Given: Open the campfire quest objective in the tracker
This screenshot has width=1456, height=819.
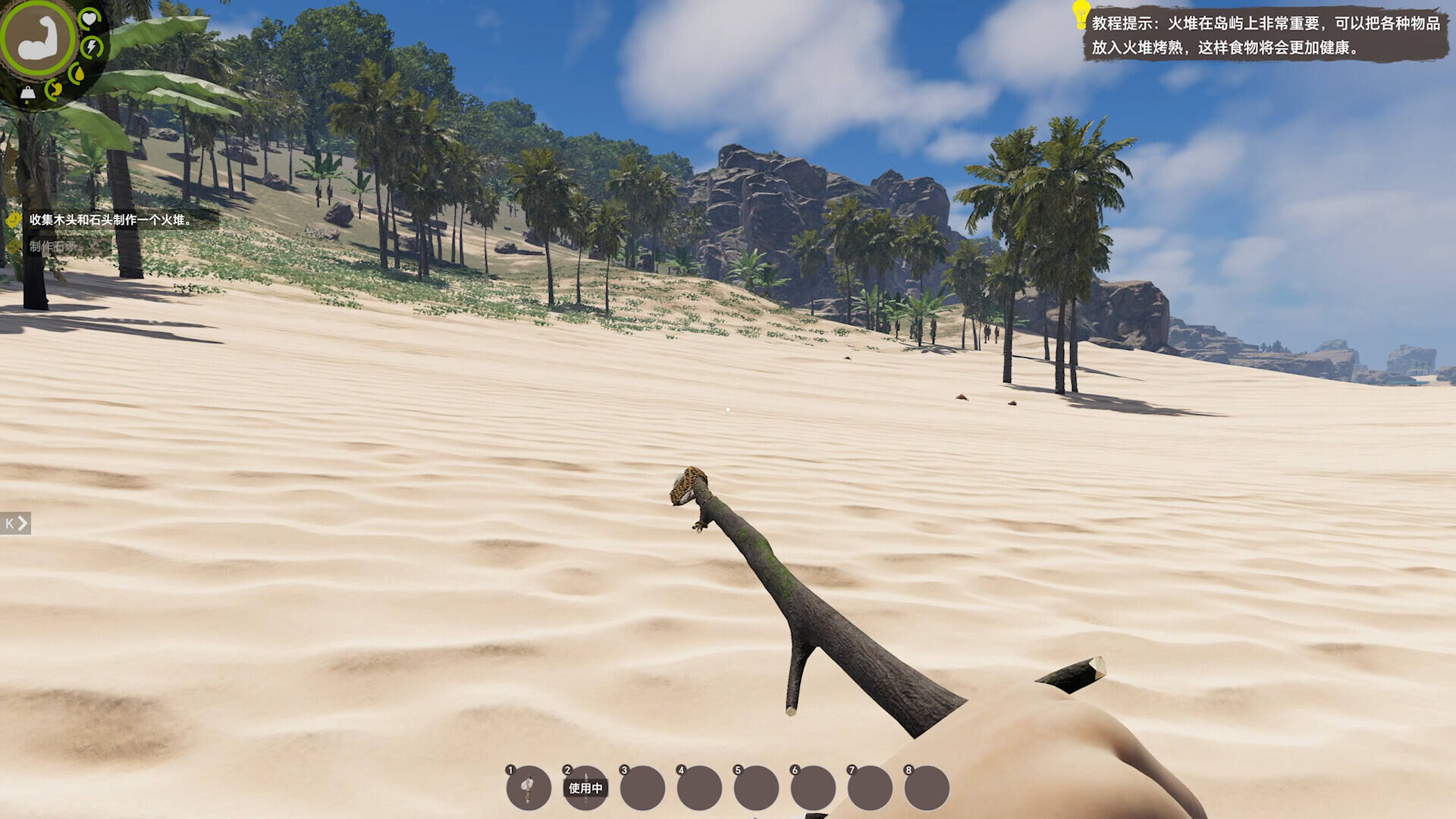Looking at the screenshot, I should pos(110,220).
